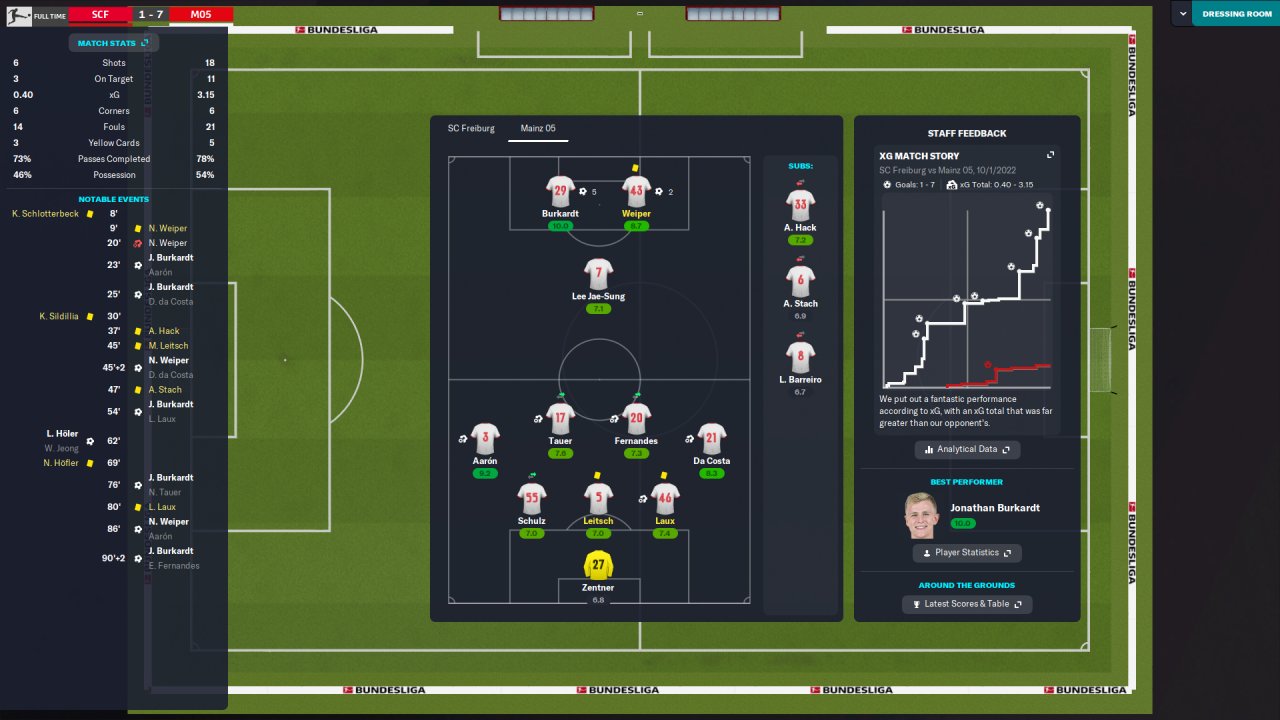View Latest Scores & Table
Viewport: 1280px width, 720px height.
point(967,604)
